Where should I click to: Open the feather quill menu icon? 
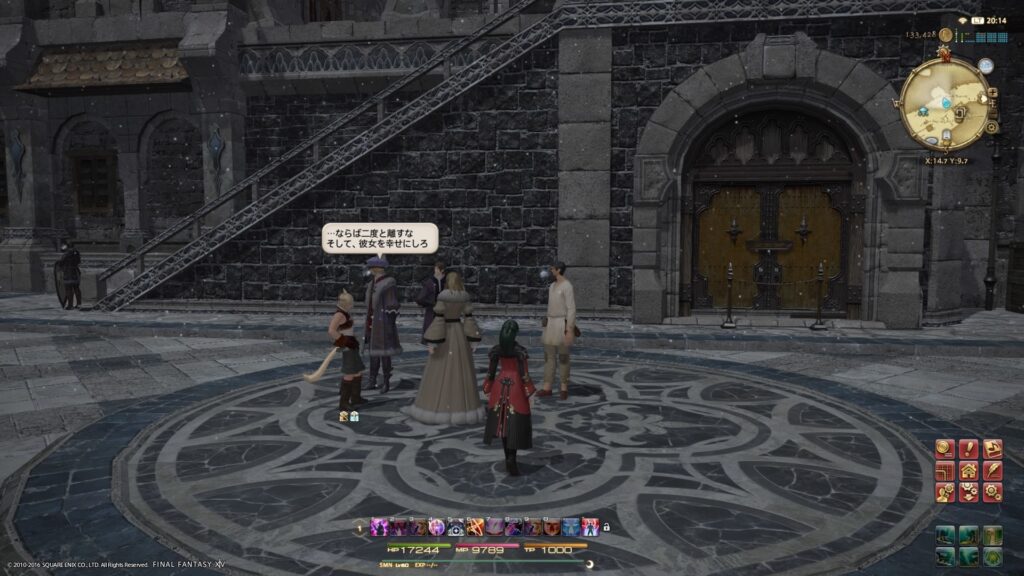[x=992, y=470]
